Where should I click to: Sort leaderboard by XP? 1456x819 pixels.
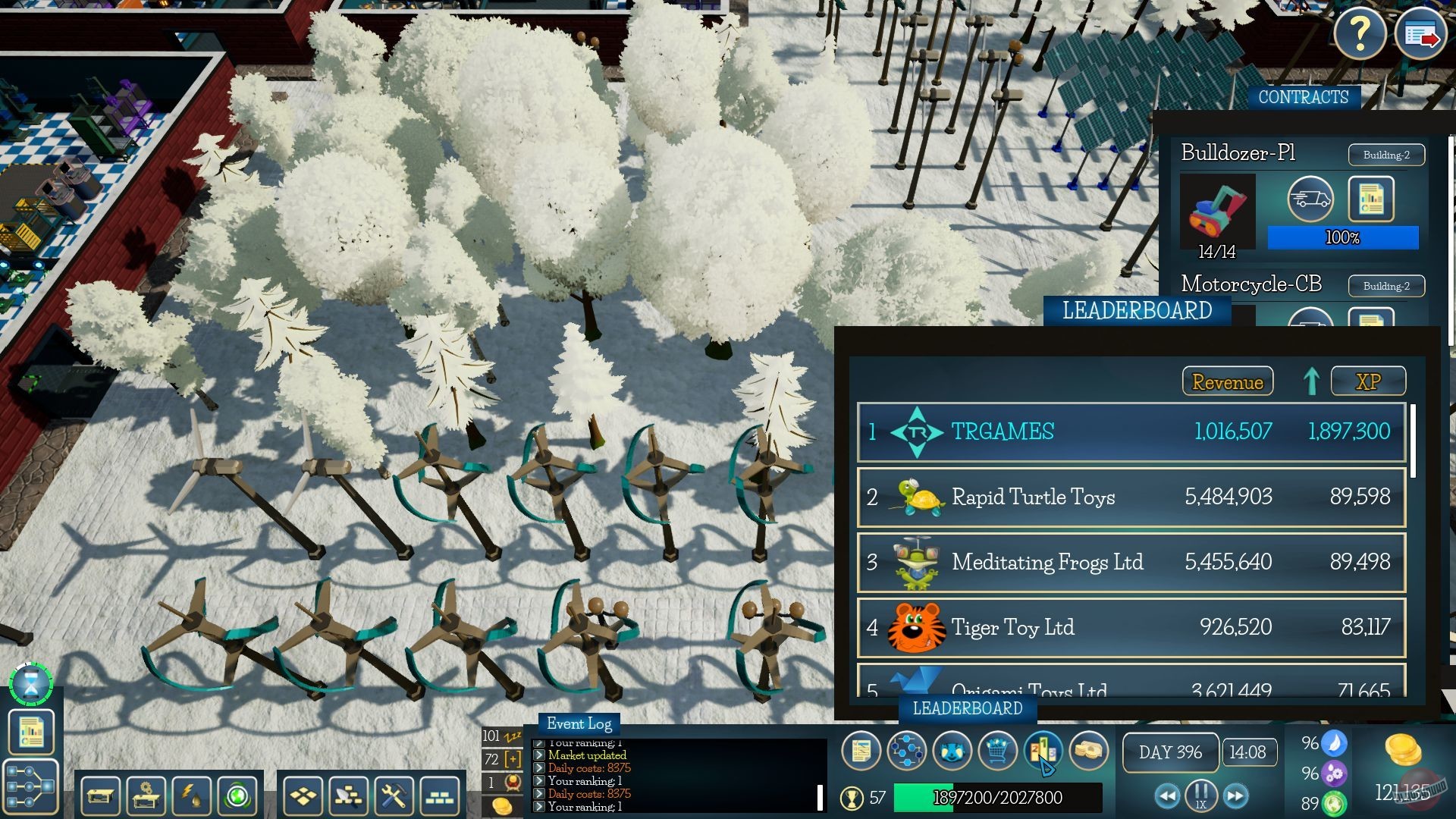pos(1370,381)
